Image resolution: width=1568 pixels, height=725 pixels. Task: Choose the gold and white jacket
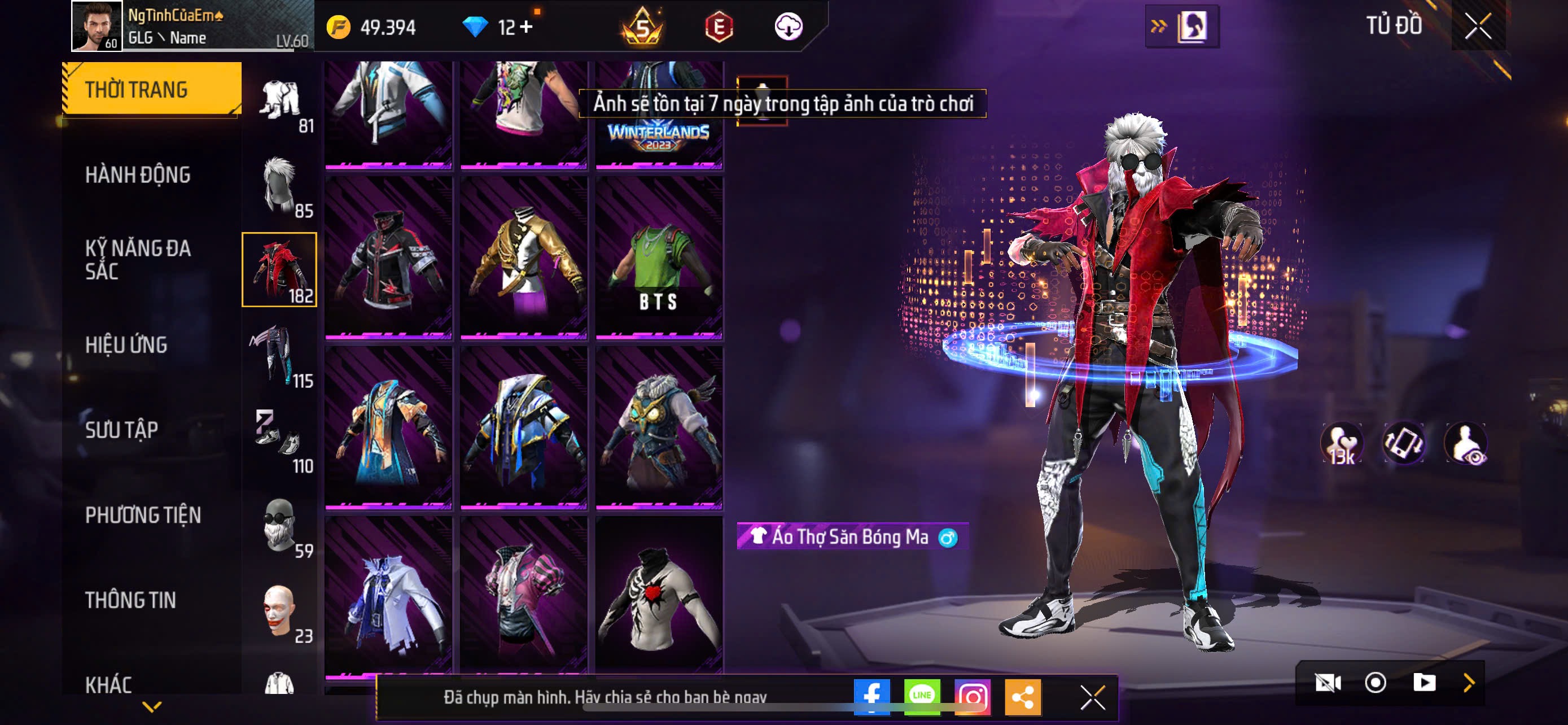(x=523, y=257)
